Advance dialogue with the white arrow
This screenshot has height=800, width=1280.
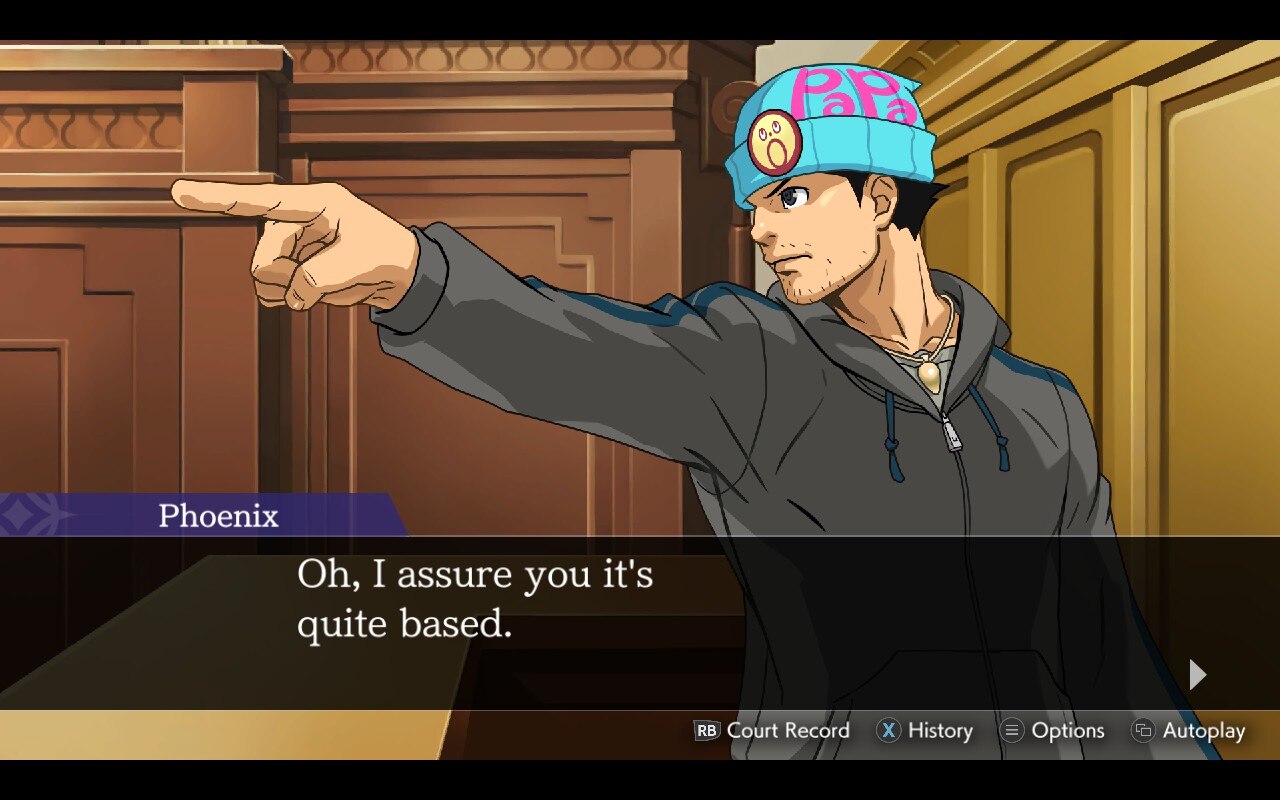click(1197, 675)
